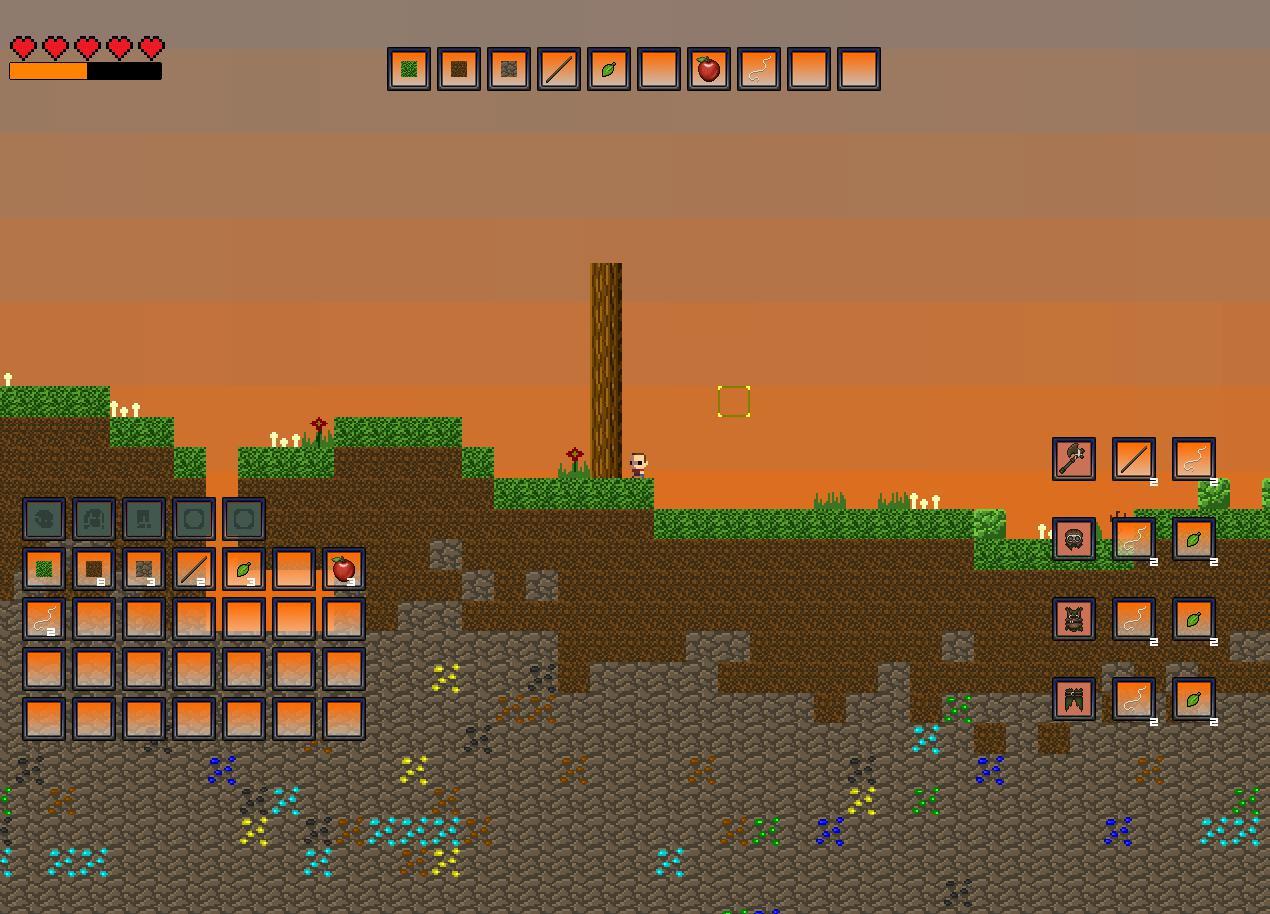Select the grass block in the hotbar

click(409, 69)
